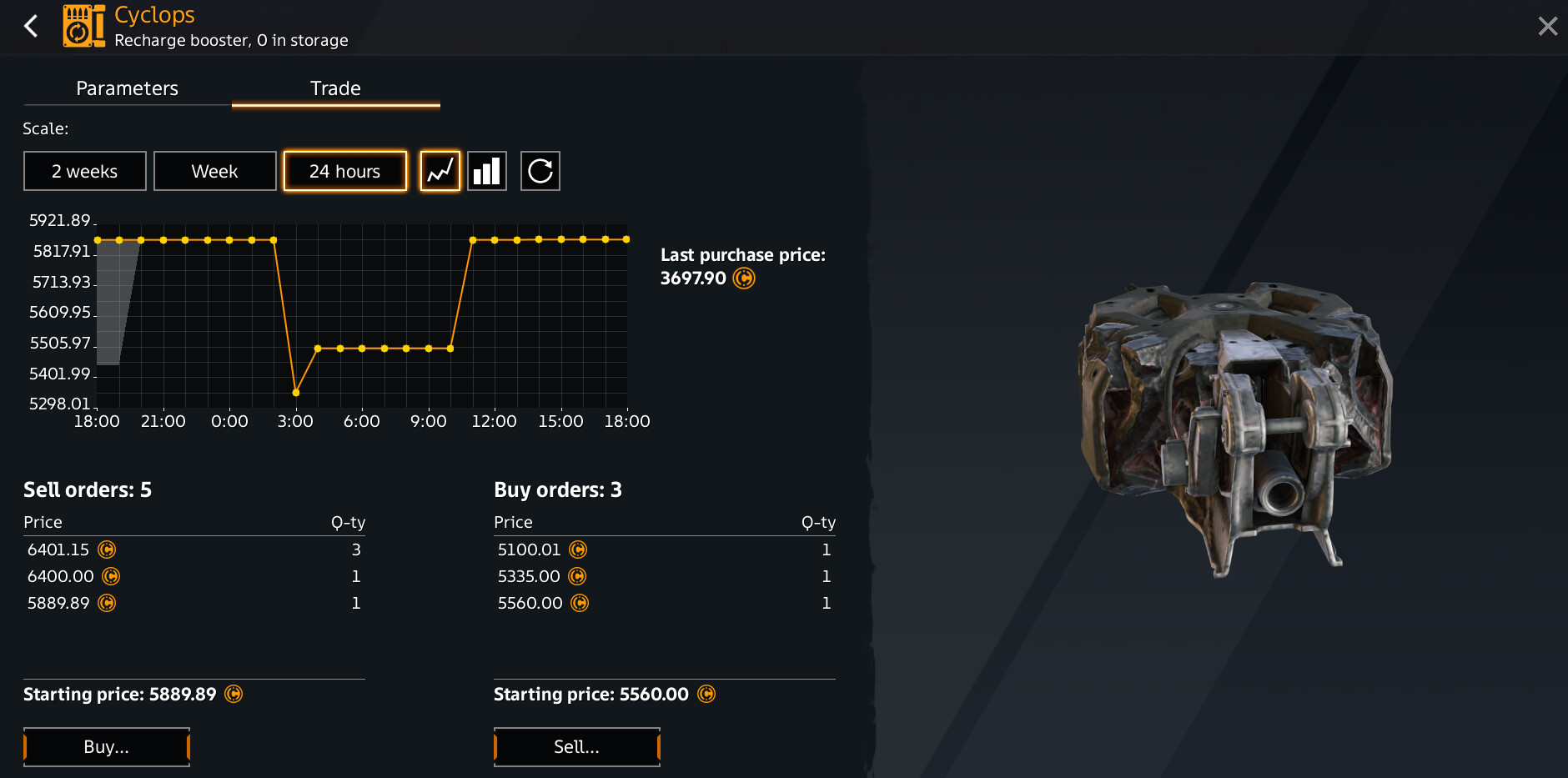
Task: Switch to the Parameters tab
Action: click(x=127, y=88)
